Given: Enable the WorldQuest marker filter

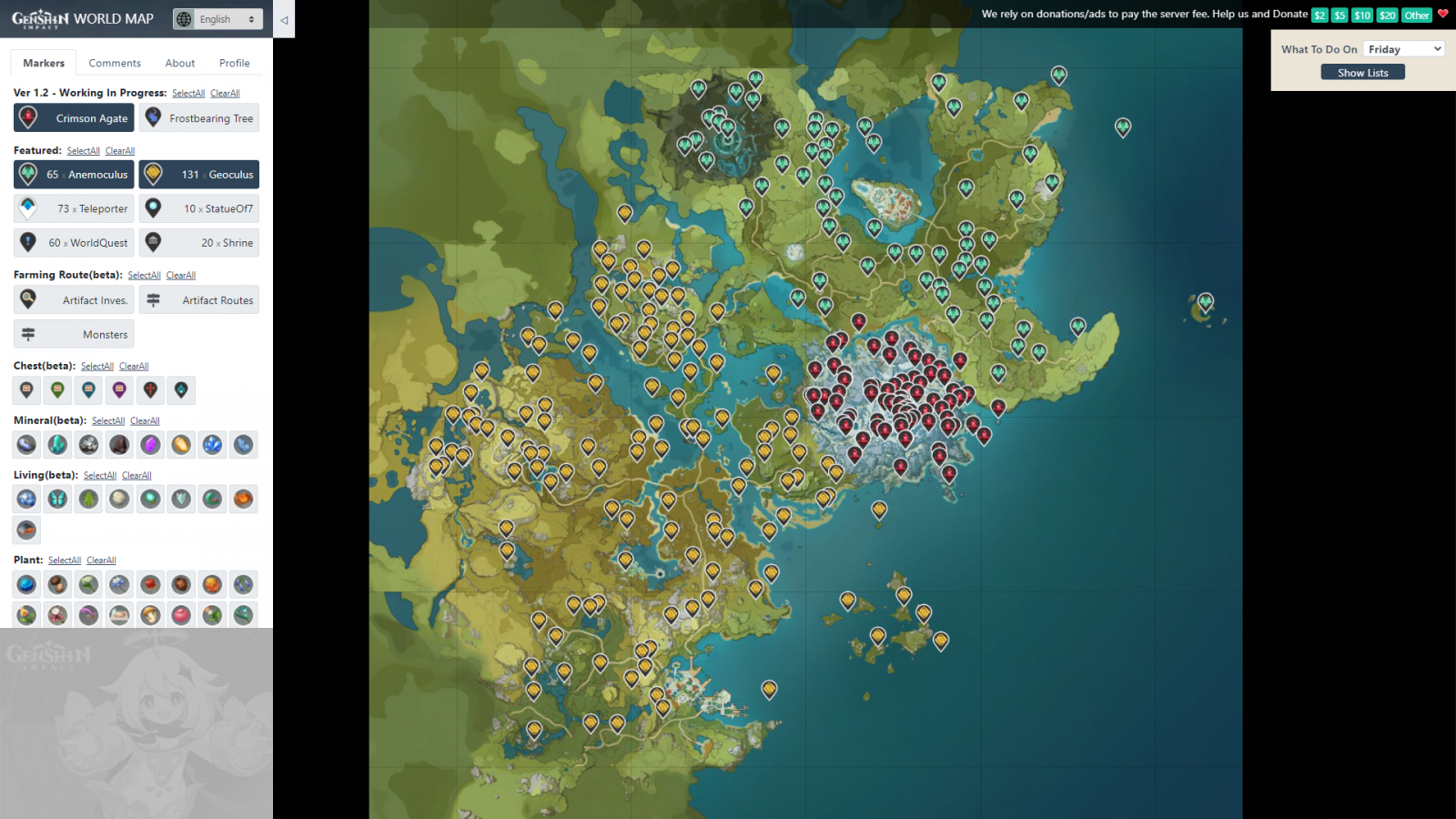Looking at the screenshot, I should [x=74, y=243].
